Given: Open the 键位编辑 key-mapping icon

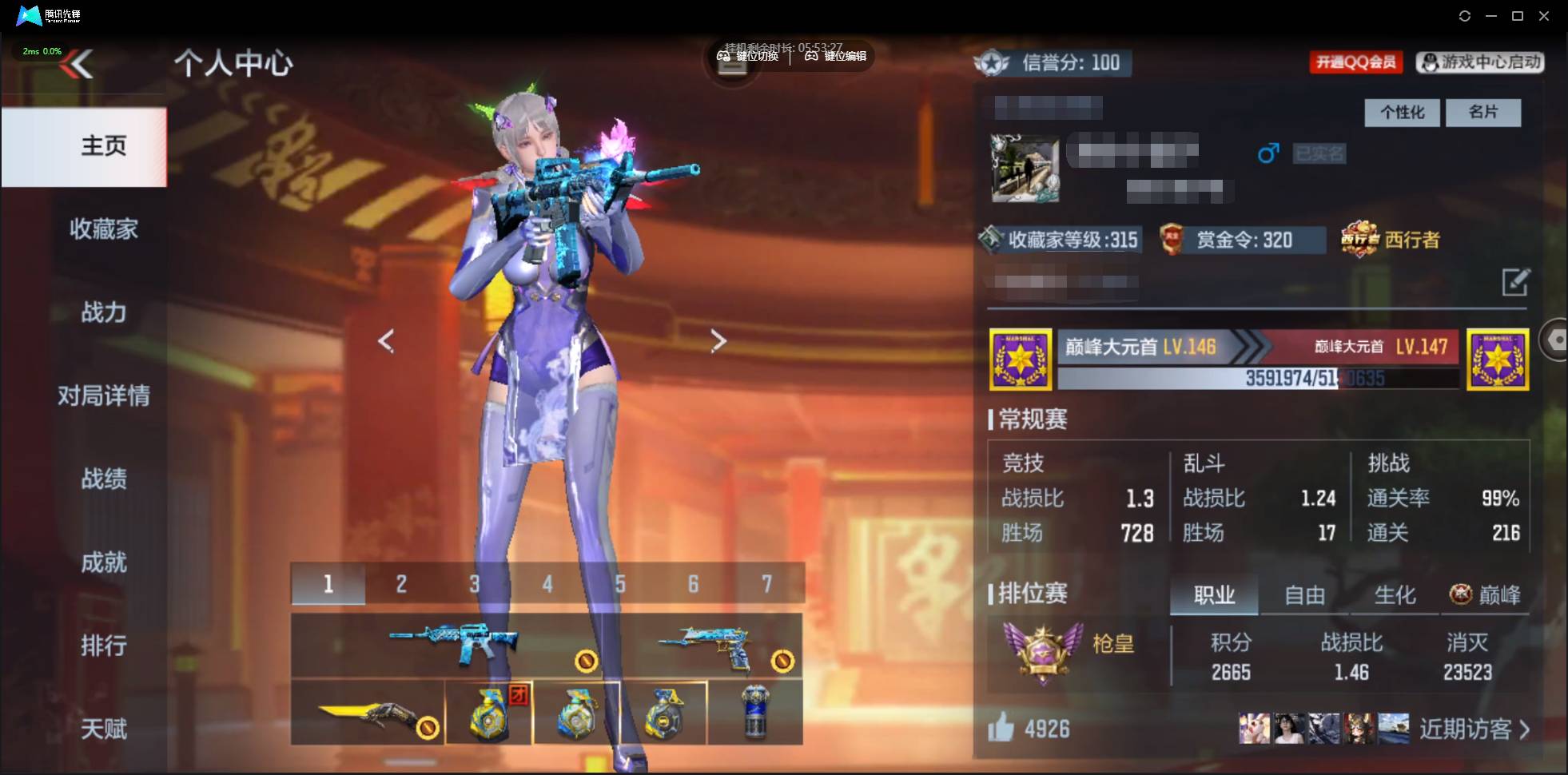Looking at the screenshot, I should click(x=813, y=57).
